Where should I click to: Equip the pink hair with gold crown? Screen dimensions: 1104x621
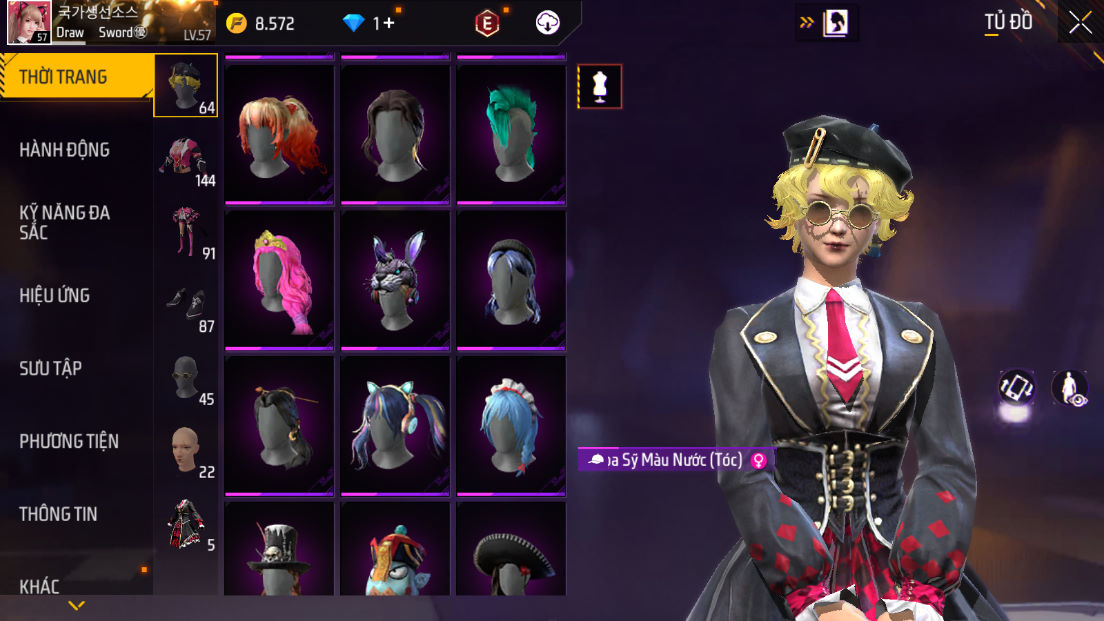click(x=279, y=280)
